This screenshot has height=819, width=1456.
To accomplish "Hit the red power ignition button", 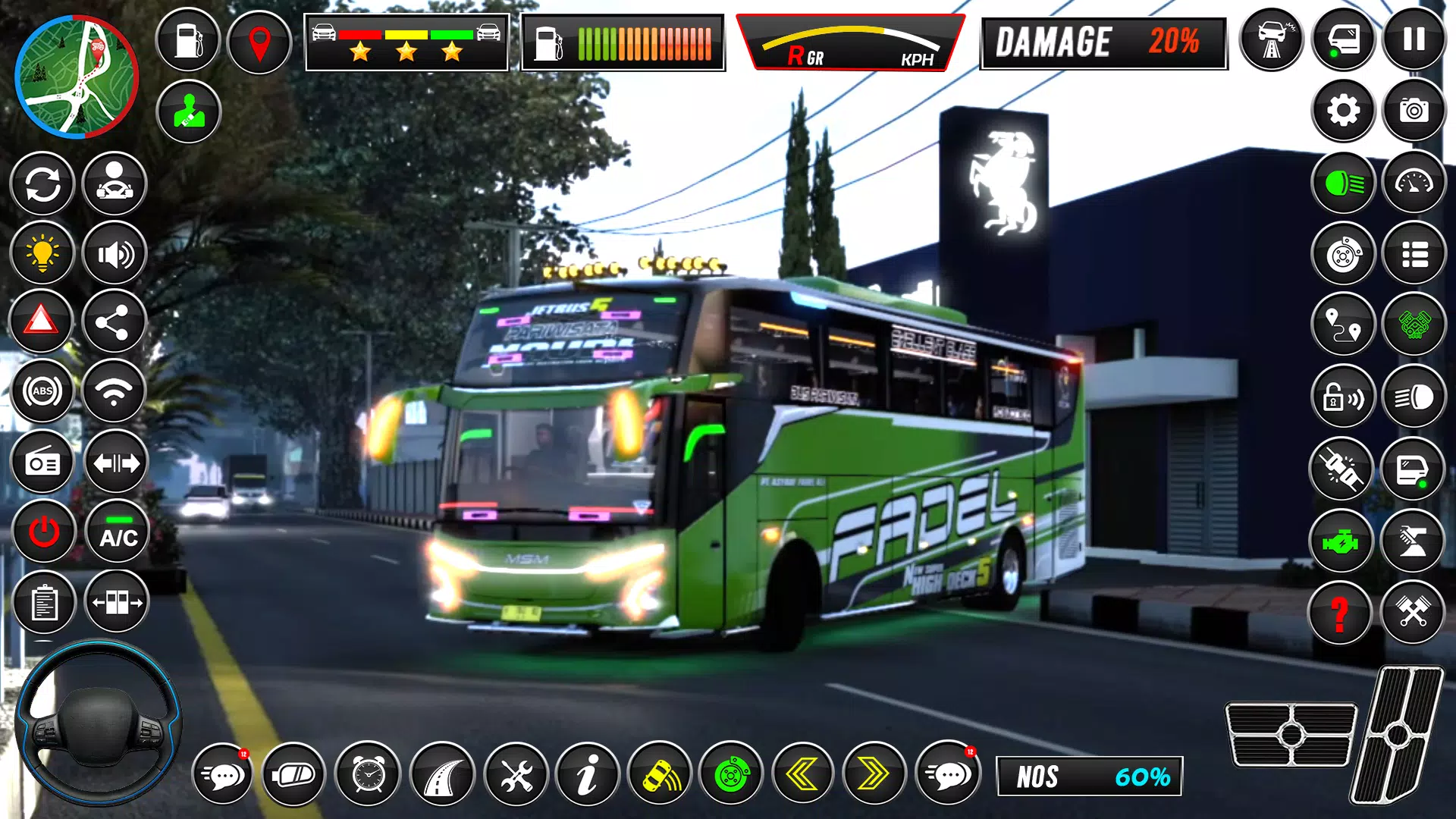I will click(x=44, y=532).
